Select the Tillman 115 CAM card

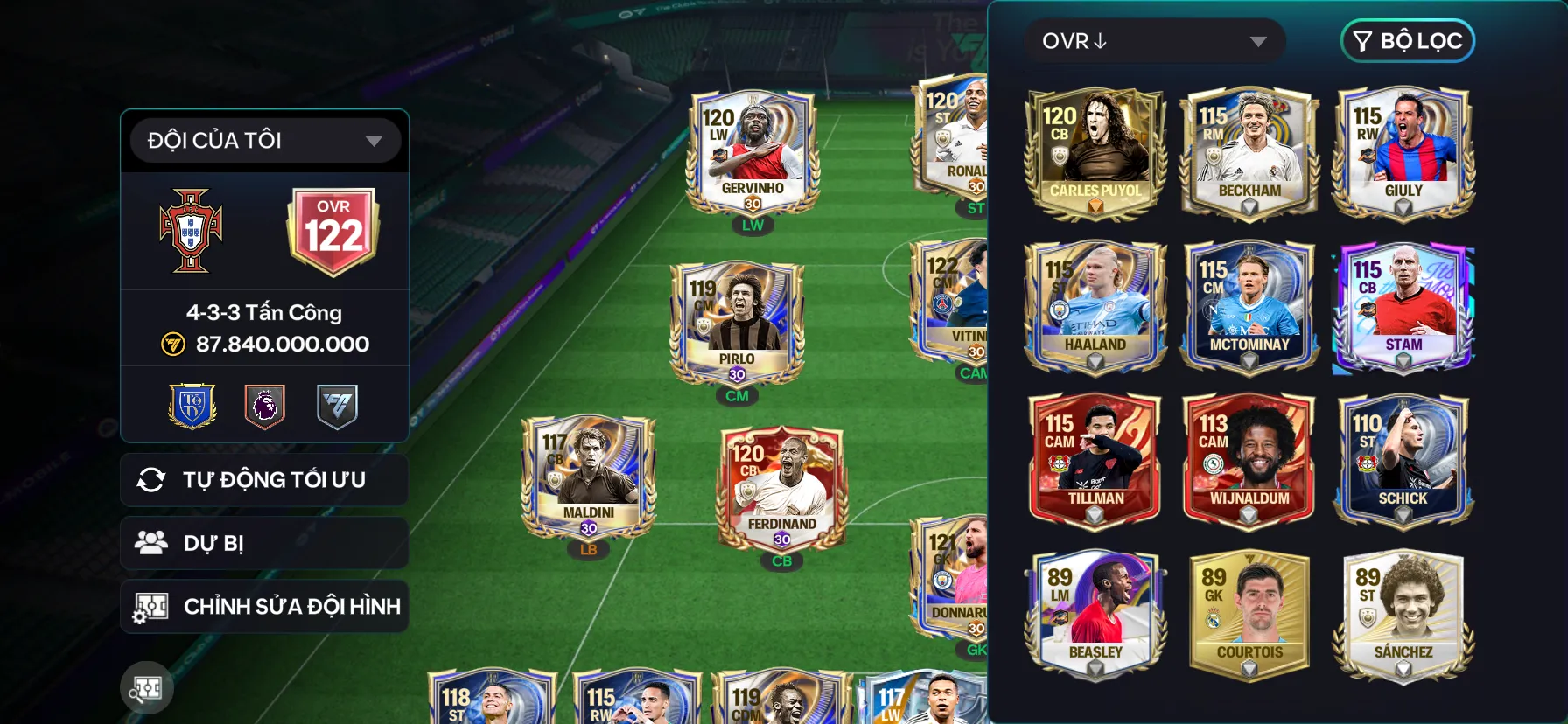1095,461
